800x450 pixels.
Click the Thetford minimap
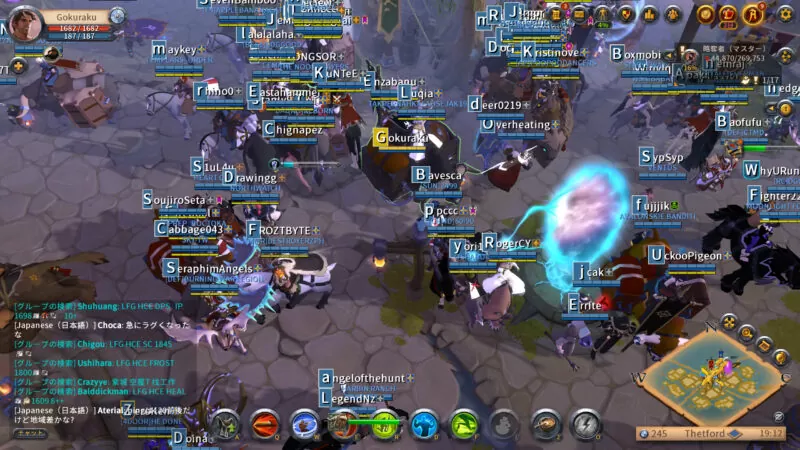click(x=716, y=375)
